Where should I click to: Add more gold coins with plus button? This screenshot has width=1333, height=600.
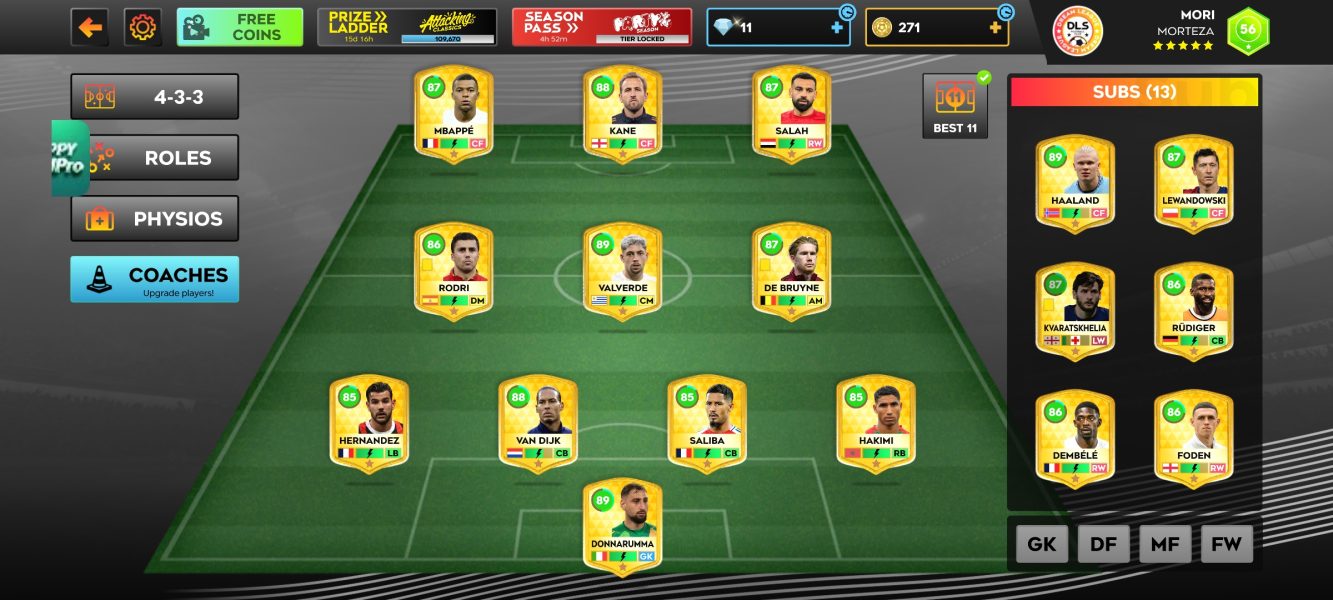tap(995, 28)
